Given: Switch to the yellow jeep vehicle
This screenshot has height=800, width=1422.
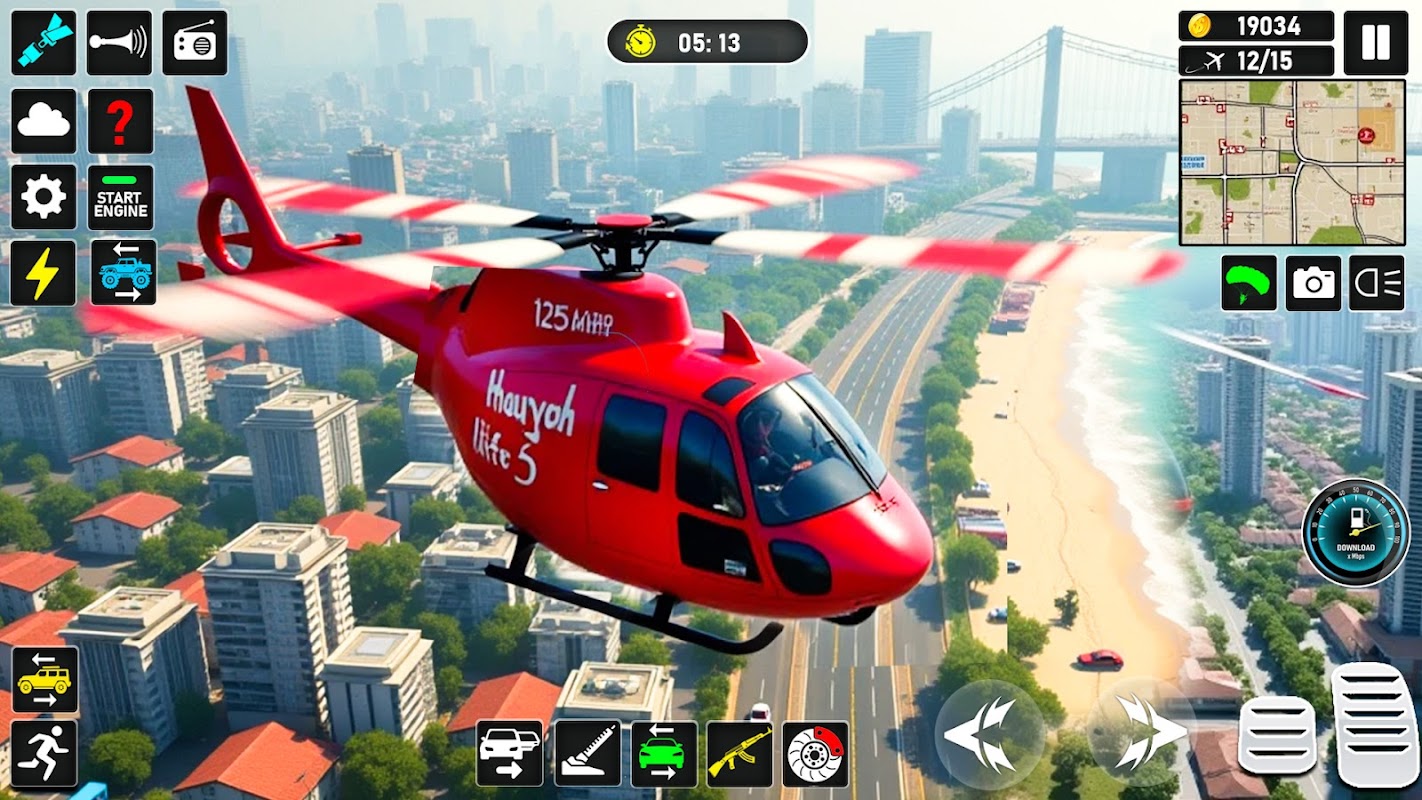Looking at the screenshot, I should coord(45,680).
